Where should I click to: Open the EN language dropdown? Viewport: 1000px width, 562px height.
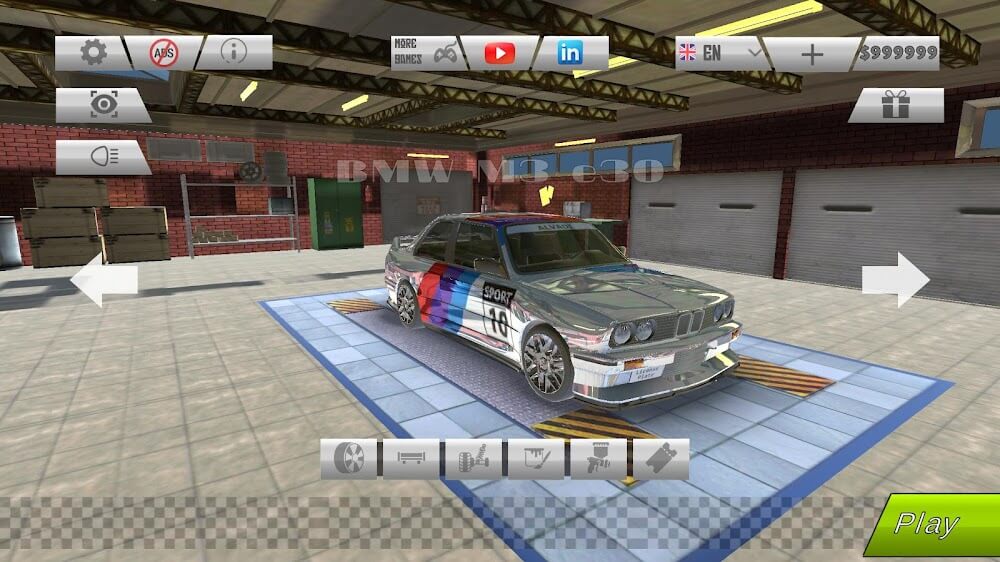click(x=718, y=53)
